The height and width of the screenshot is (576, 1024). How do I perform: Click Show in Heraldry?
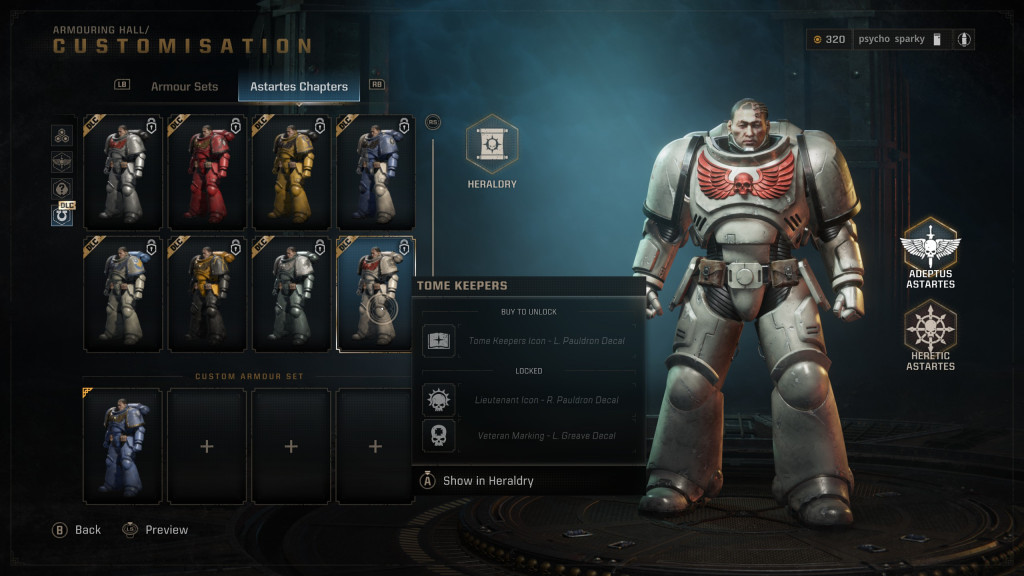[488, 481]
